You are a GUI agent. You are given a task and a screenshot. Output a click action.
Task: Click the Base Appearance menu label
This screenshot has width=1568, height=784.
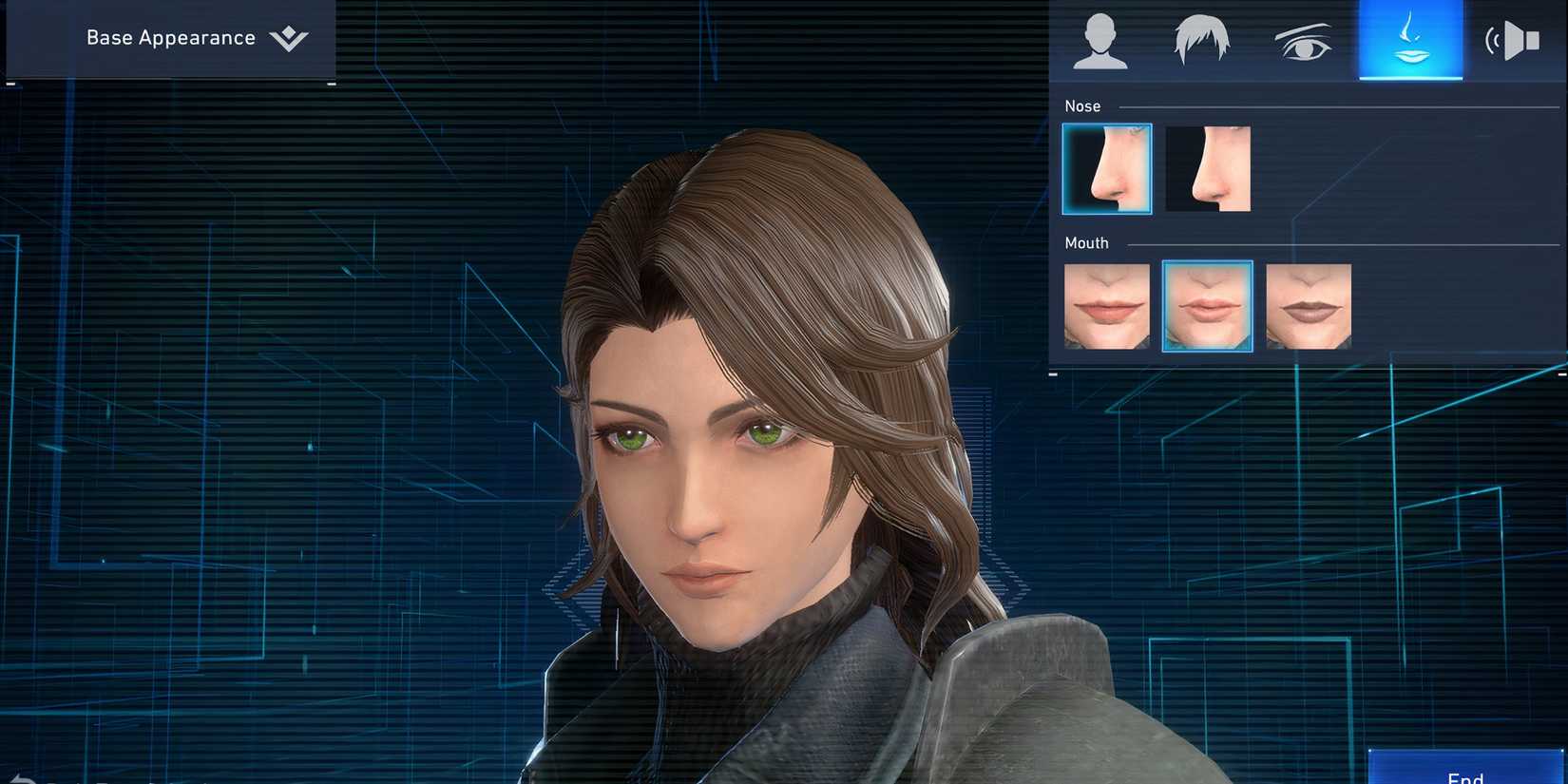[x=170, y=38]
